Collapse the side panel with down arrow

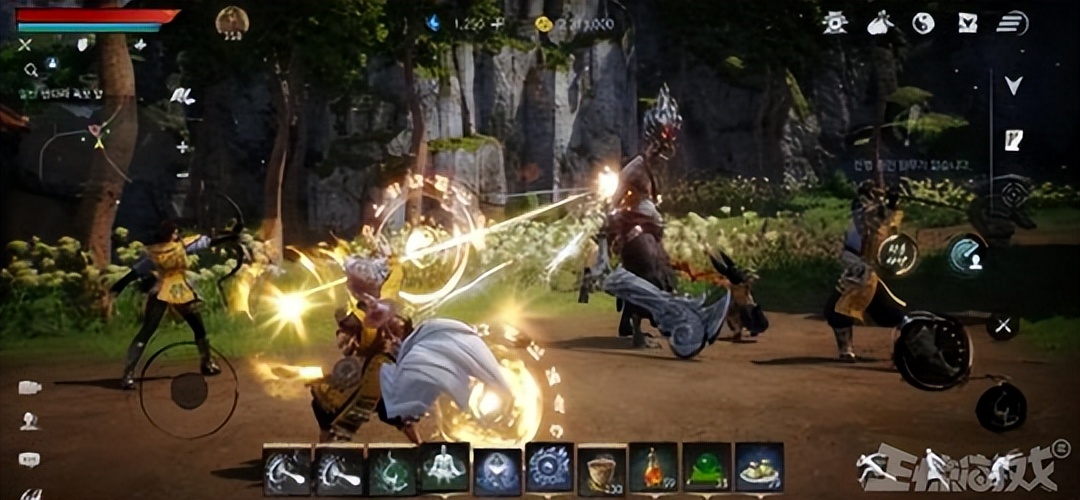1013,86
